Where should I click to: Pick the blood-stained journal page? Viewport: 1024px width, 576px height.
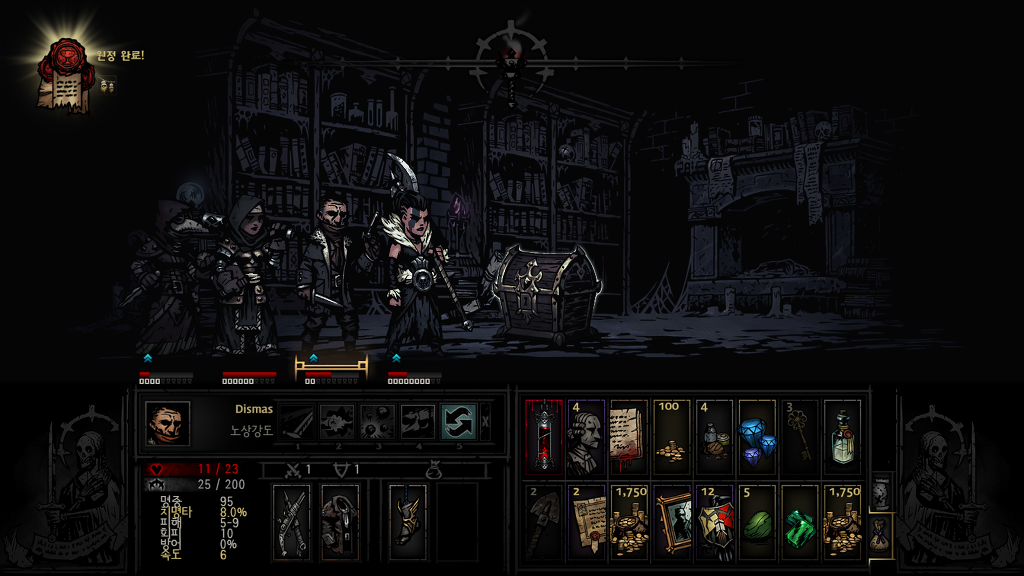click(629, 436)
